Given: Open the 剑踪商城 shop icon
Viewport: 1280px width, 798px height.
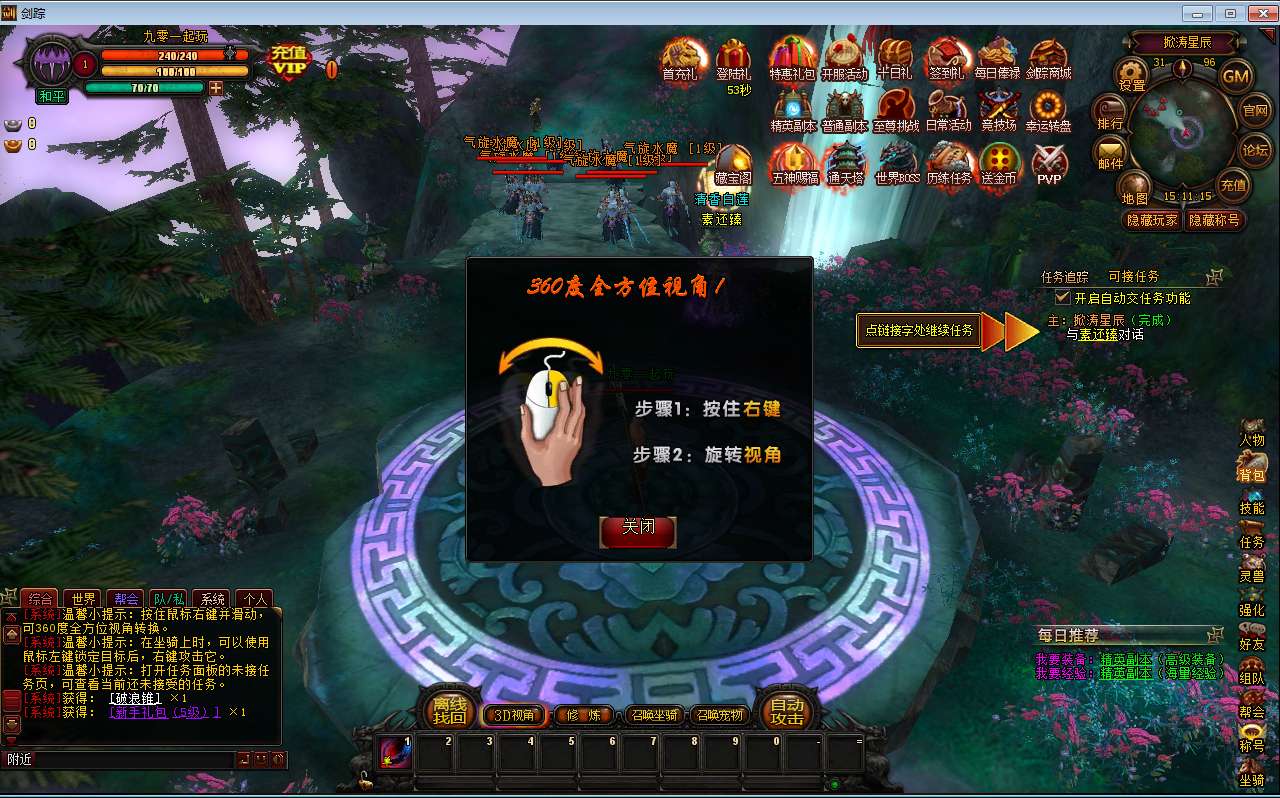Looking at the screenshot, I should click(1050, 58).
